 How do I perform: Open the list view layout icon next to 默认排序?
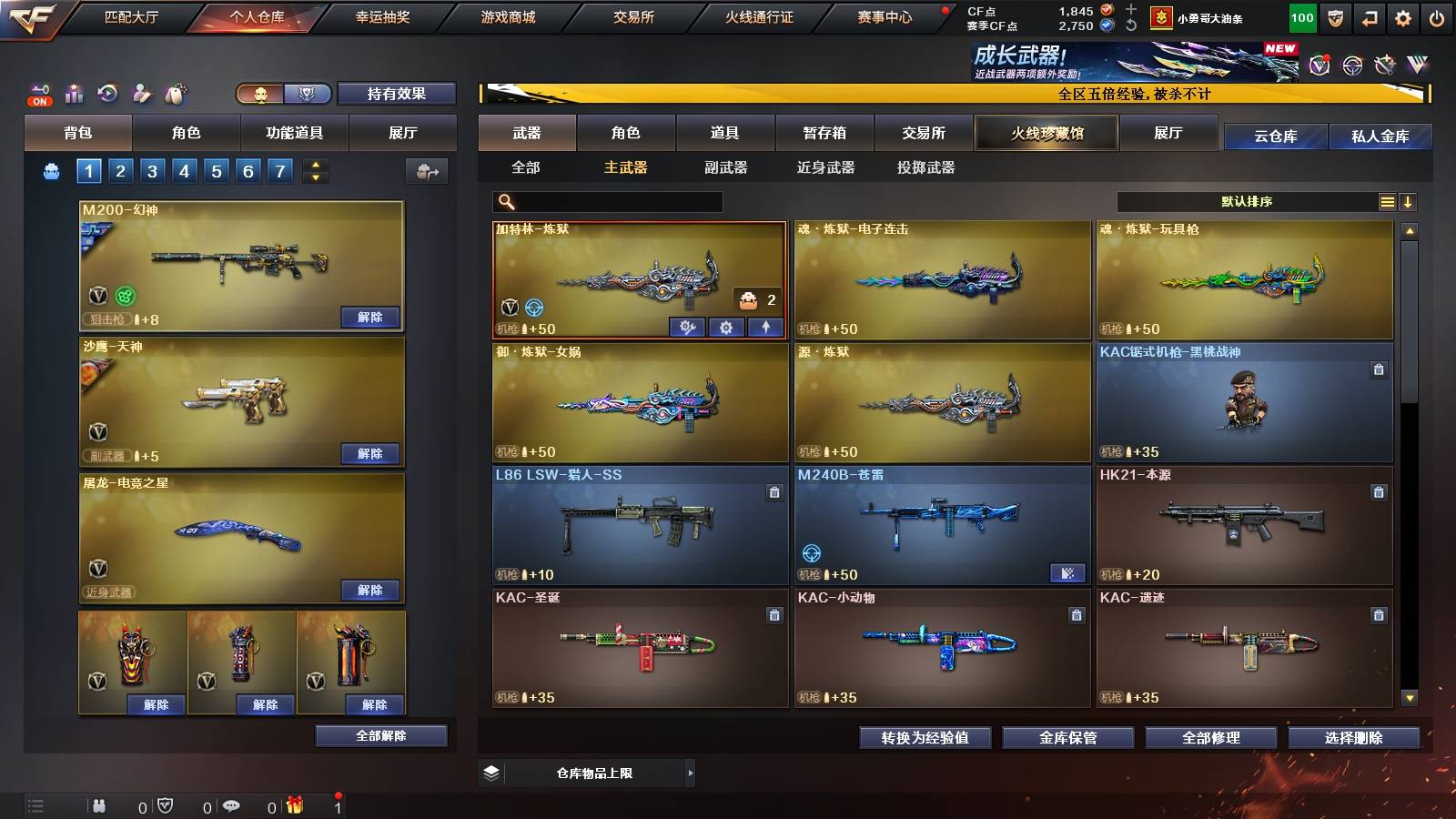[x=1386, y=201]
